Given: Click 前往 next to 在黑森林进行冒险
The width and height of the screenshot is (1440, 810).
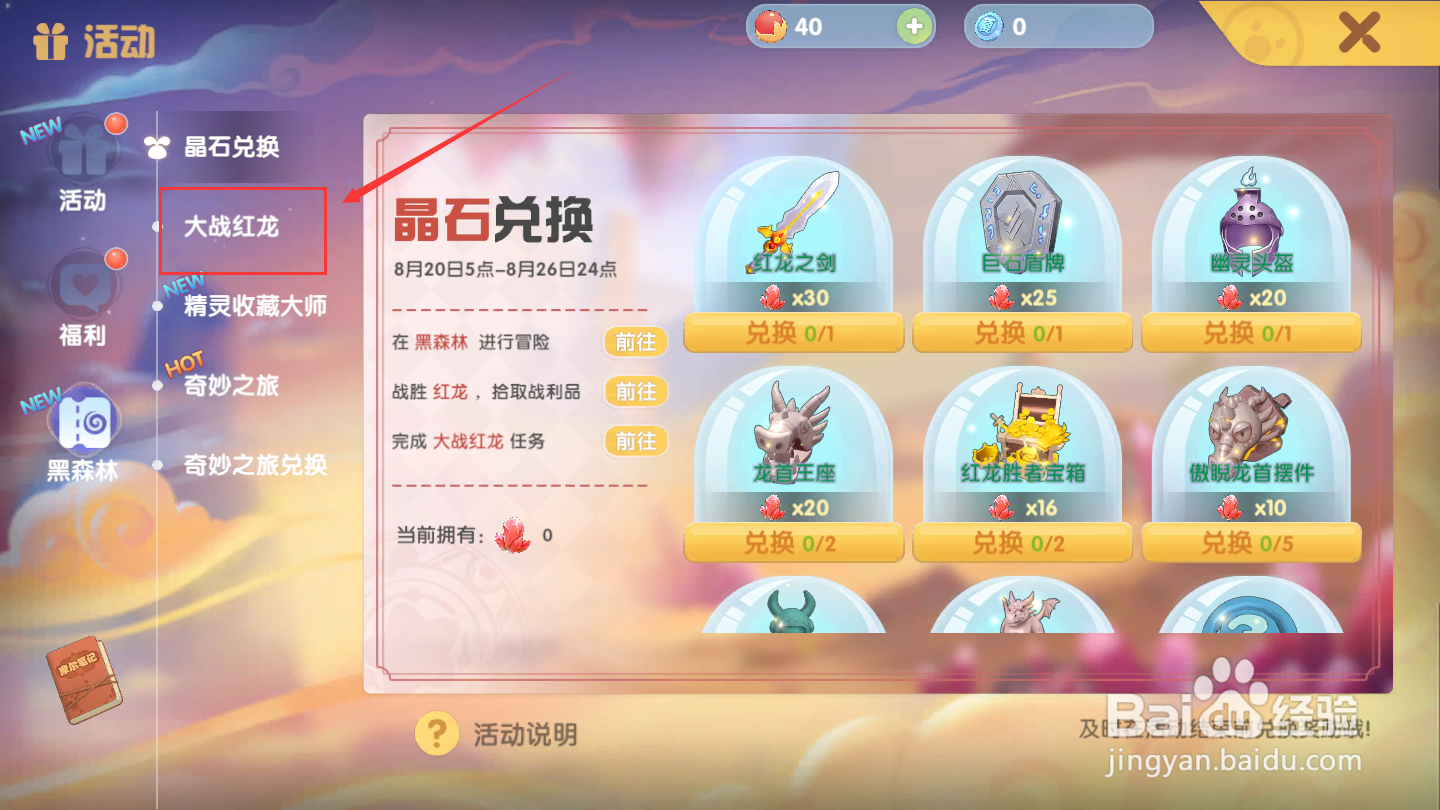Looking at the screenshot, I should tap(635, 342).
